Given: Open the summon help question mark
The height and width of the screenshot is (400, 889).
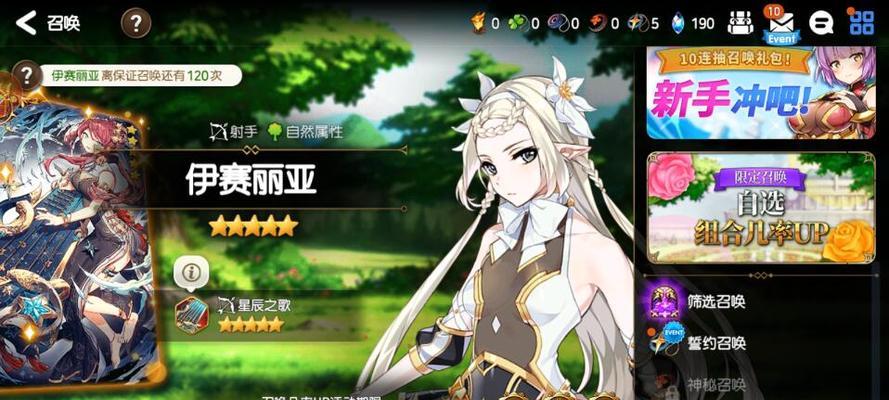Looking at the screenshot, I should (136, 22).
